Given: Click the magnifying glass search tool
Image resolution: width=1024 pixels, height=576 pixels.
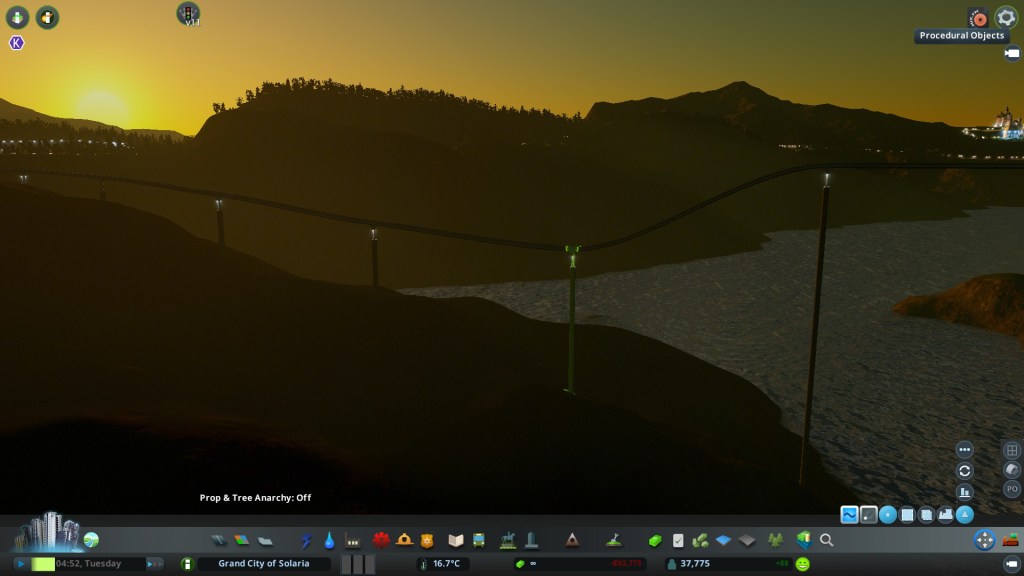Looking at the screenshot, I should (x=827, y=540).
